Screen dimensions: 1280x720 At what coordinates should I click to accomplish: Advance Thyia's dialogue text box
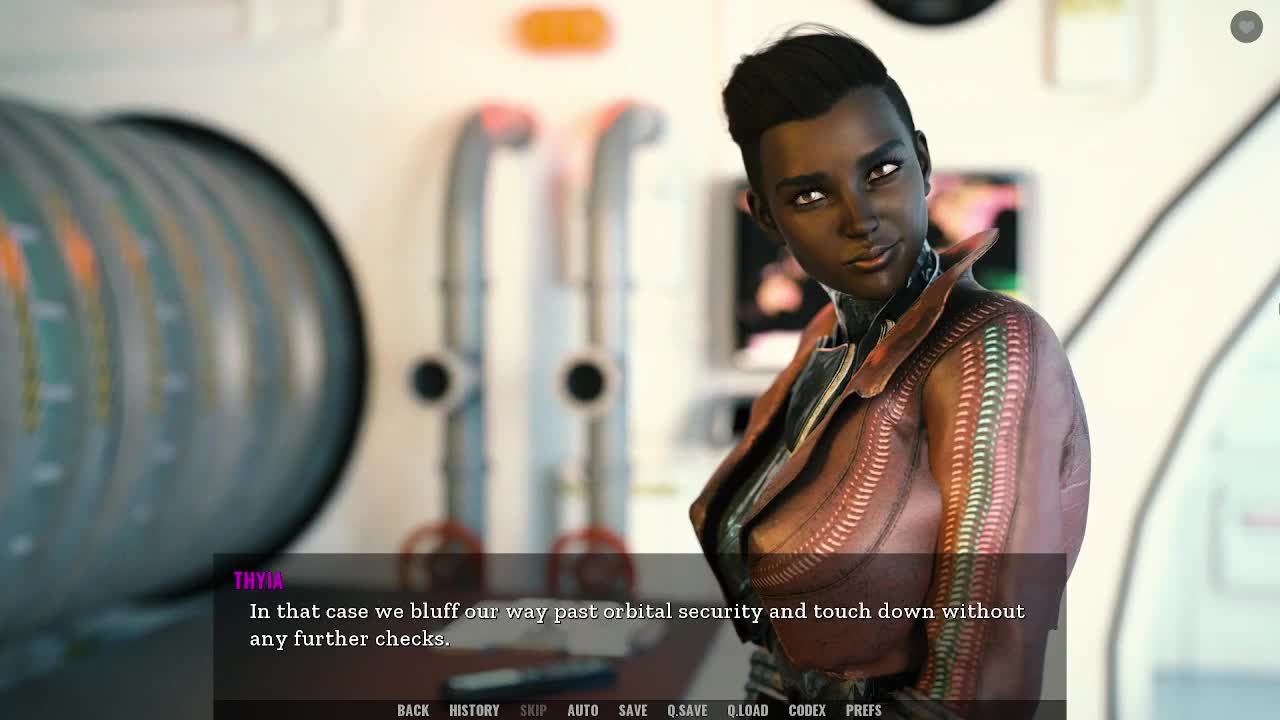pos(638,625)
